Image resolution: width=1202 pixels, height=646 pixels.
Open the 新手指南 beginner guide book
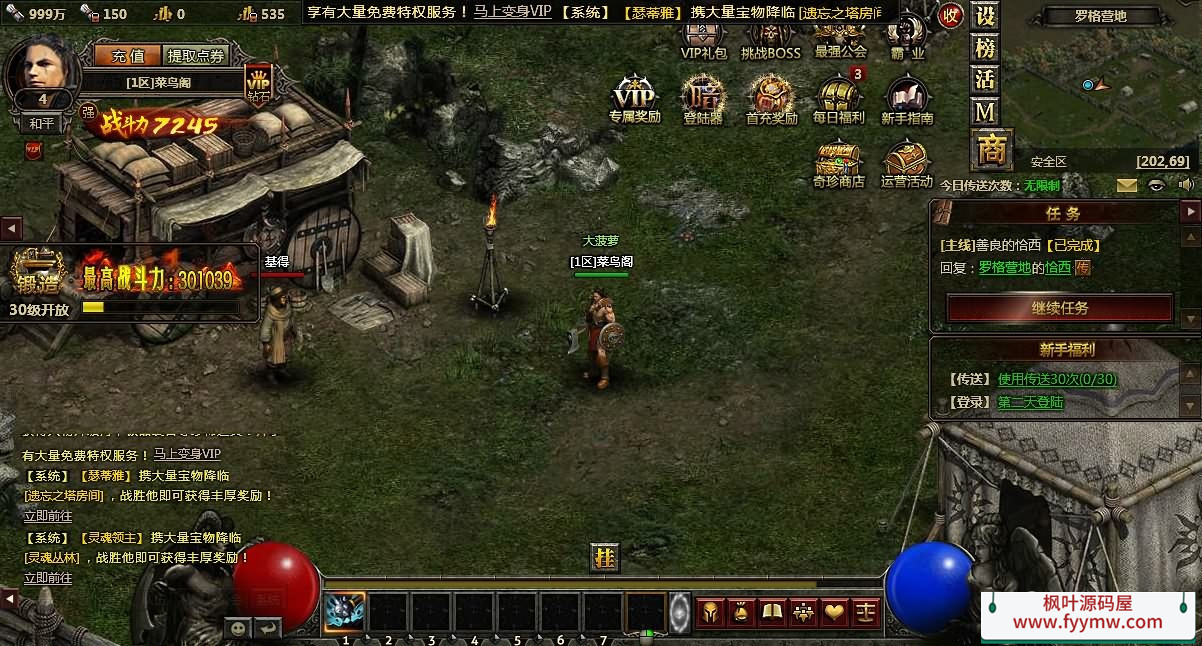[x=906, y=98]
